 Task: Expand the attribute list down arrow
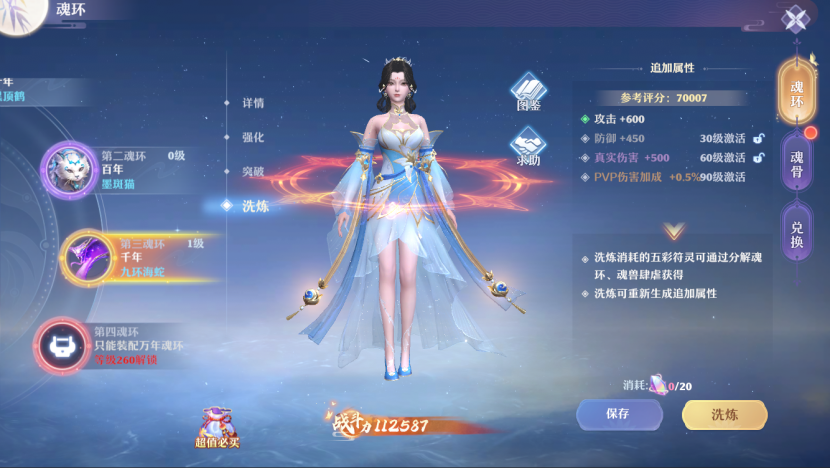pos(673,232)
